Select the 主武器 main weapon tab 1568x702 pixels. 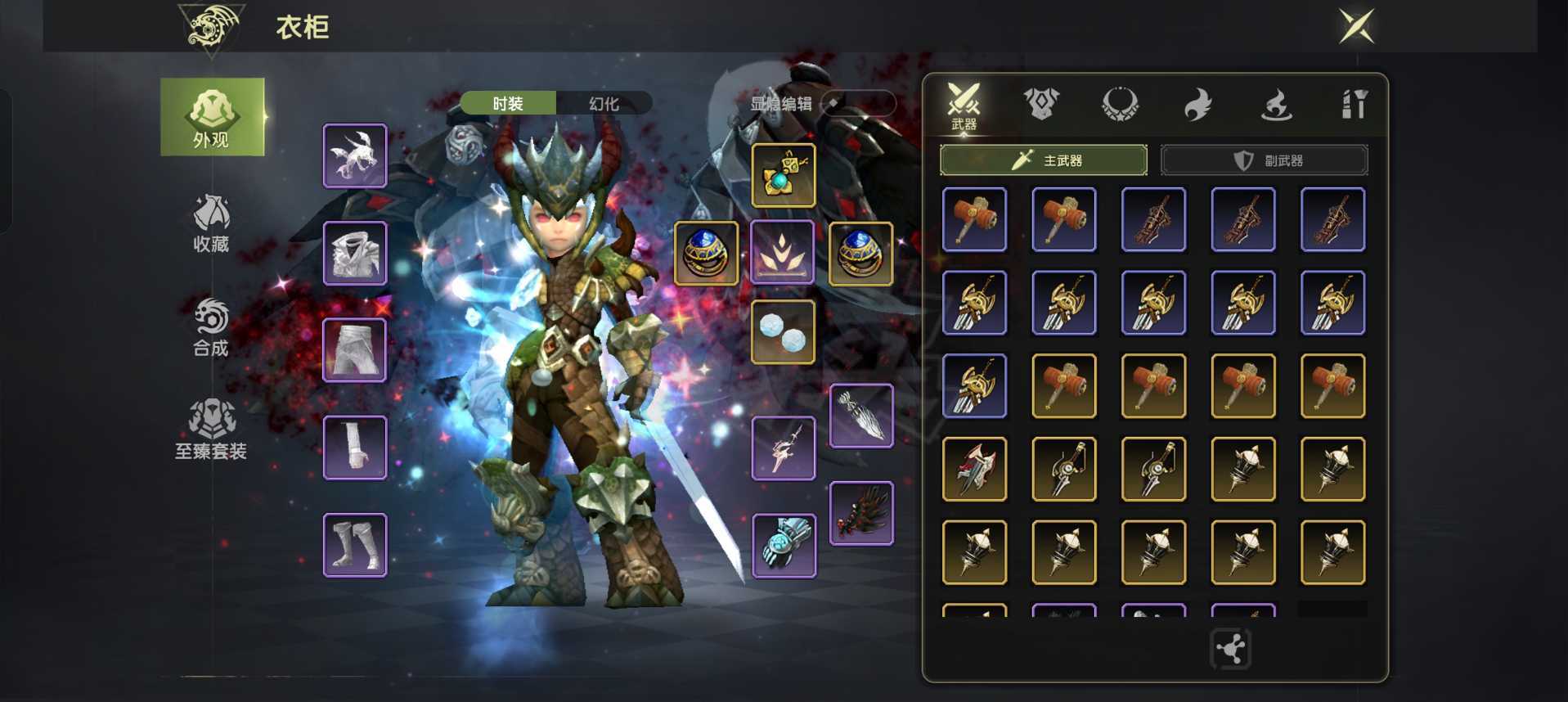[x=1044, y=160]
